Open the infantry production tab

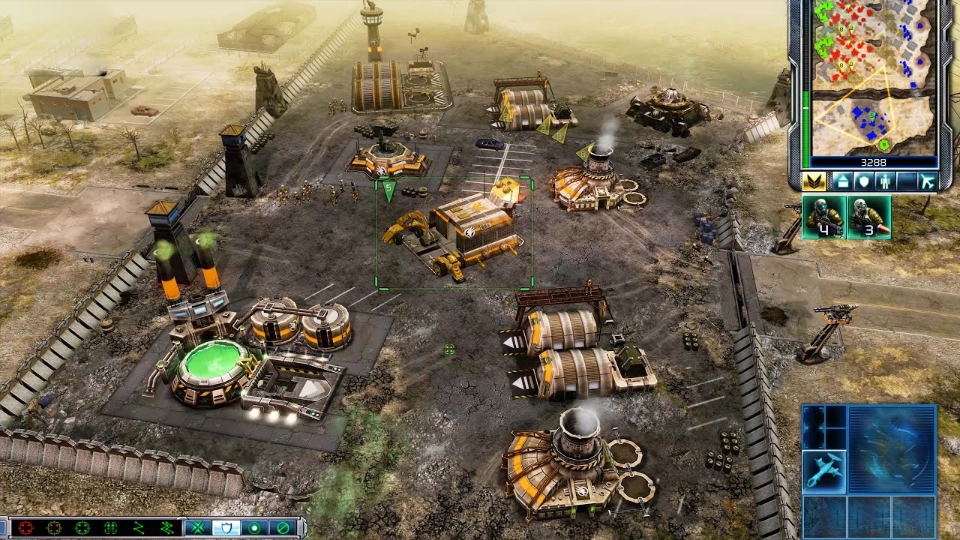(x=884, y=181)
